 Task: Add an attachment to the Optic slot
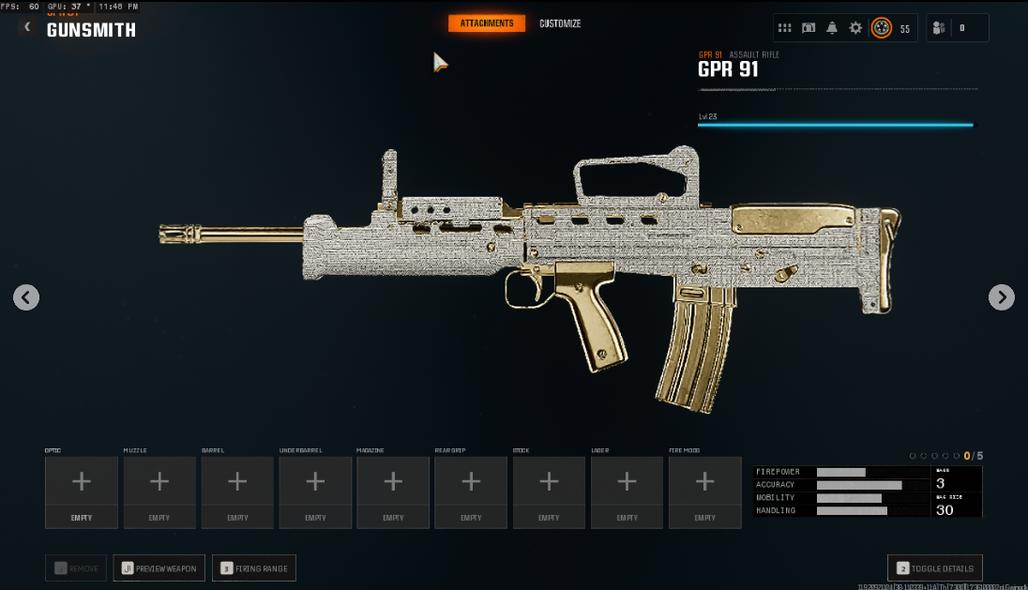click(x=81, y=492)
